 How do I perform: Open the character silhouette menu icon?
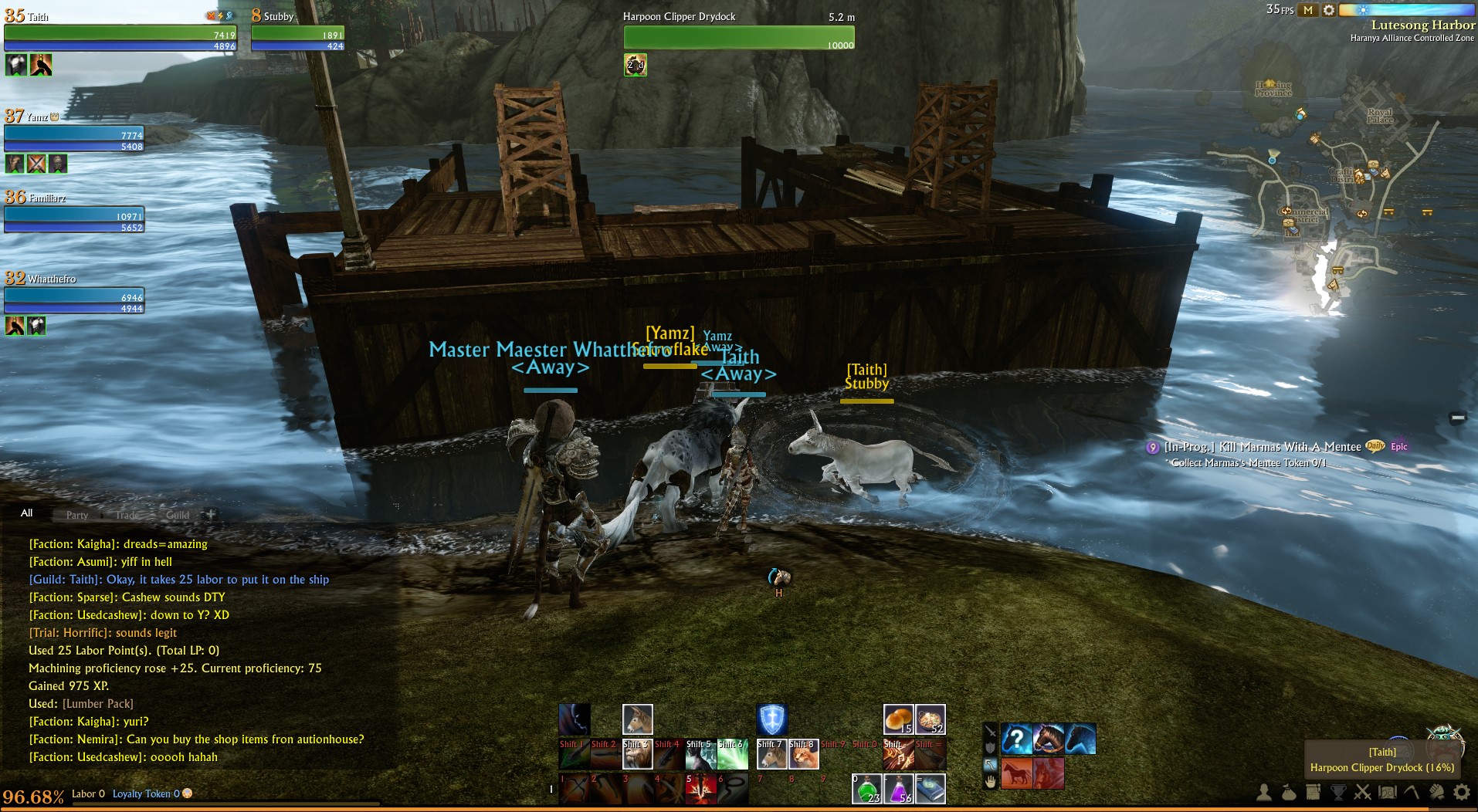click(x=1264, y=792)
